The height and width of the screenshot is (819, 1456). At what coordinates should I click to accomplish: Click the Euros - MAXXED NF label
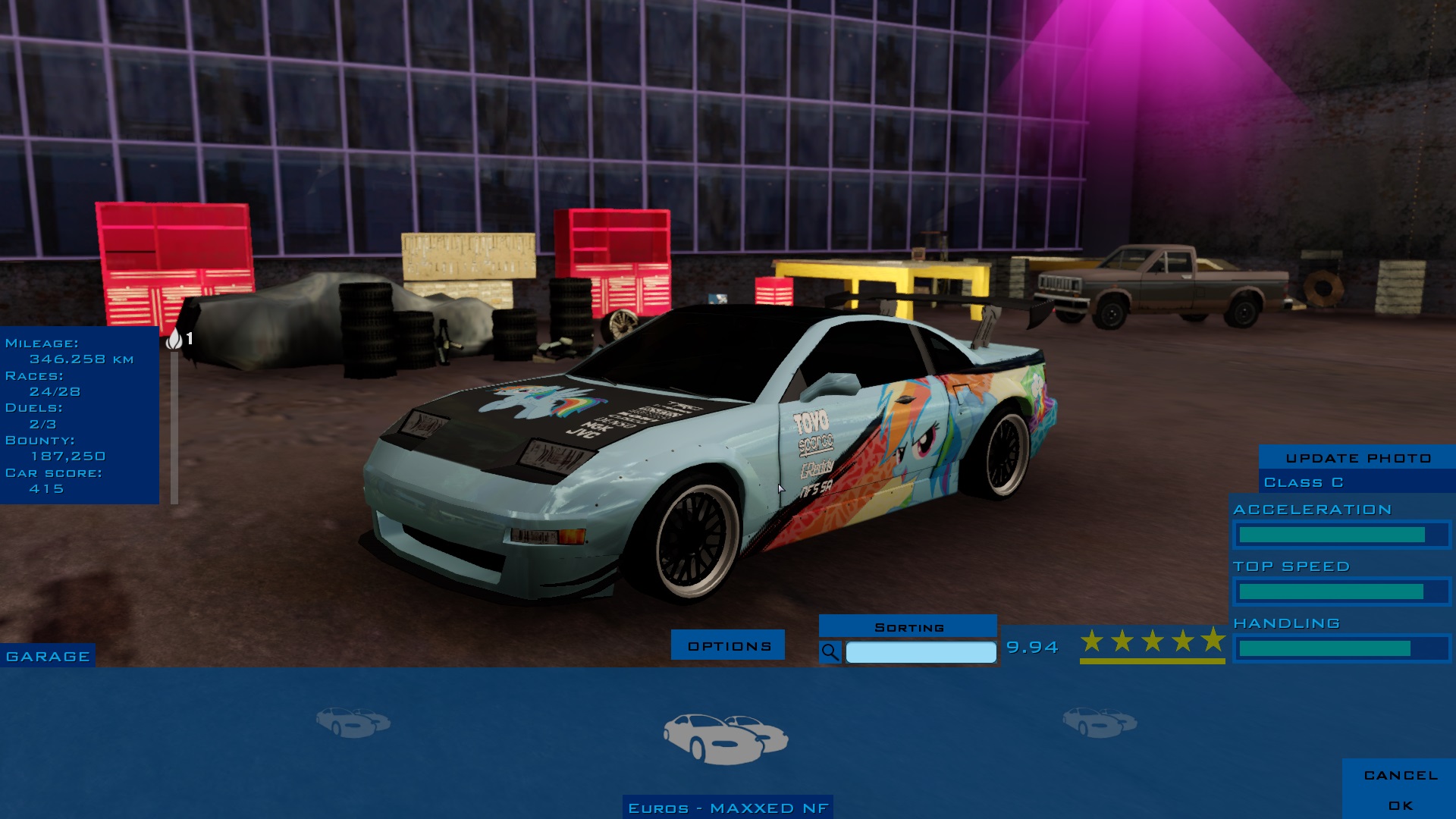[728, 808]
